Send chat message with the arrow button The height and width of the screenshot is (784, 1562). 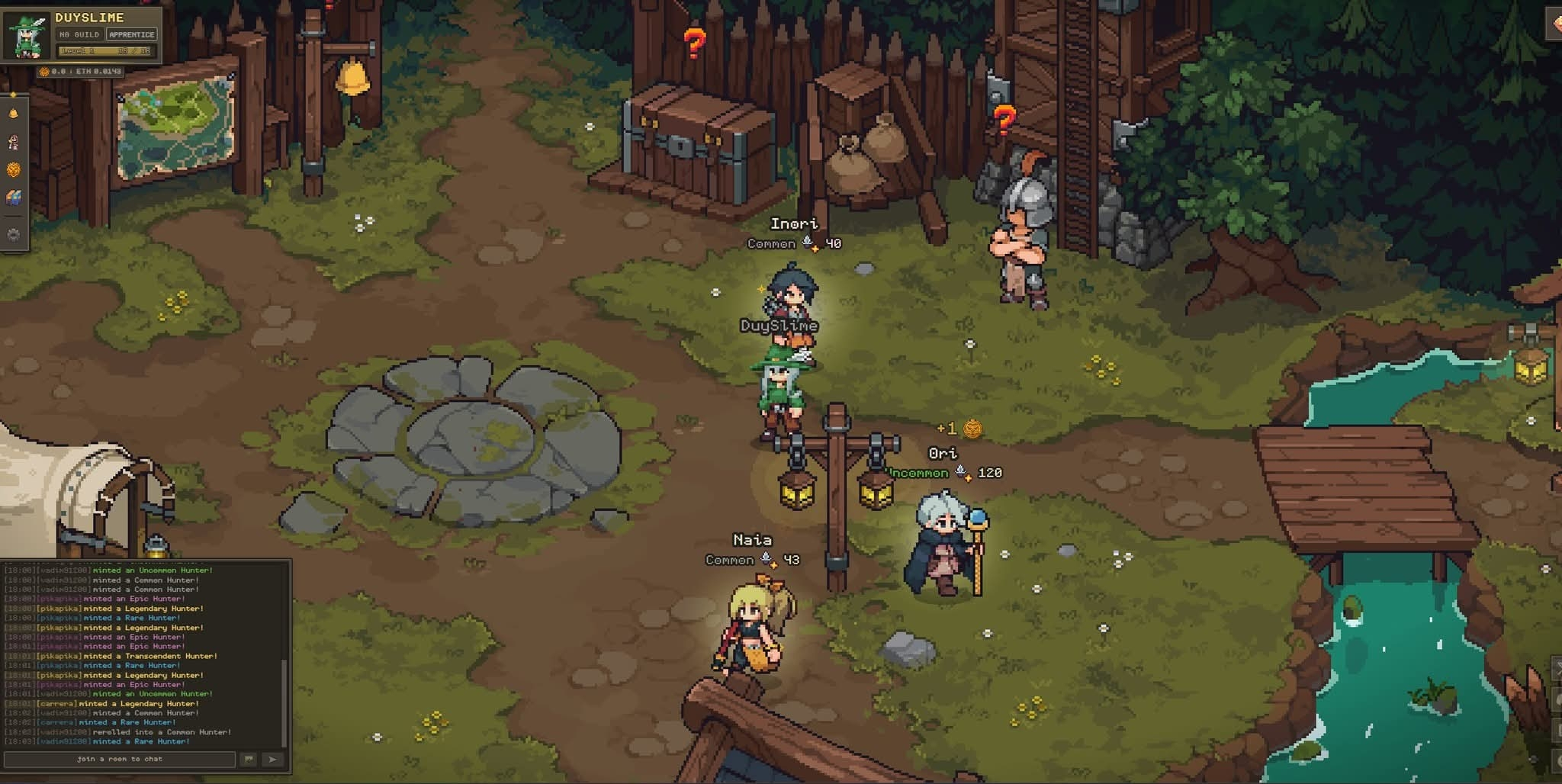point(272,759)
